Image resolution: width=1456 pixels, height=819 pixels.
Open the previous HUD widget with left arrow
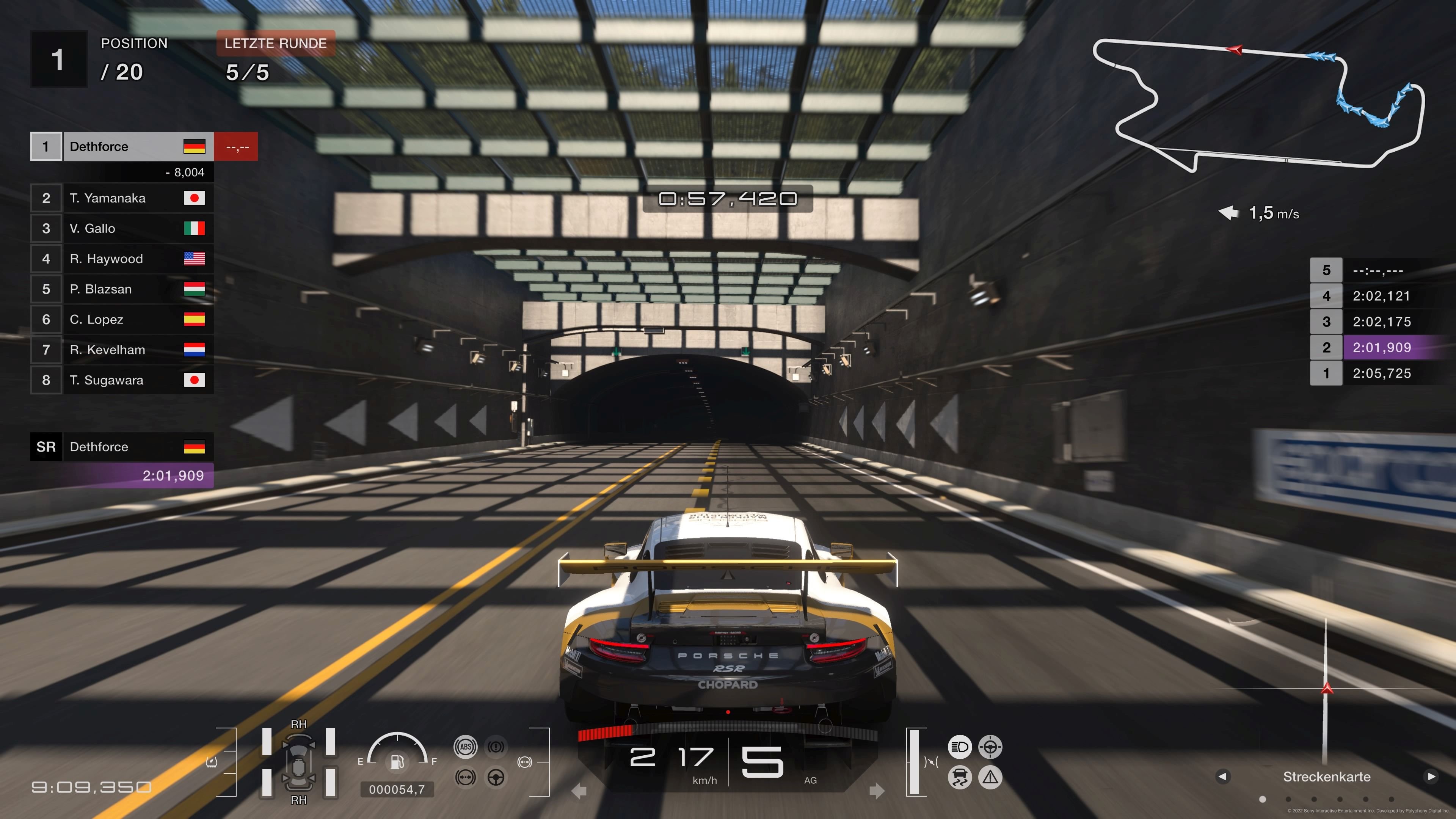coord(1223,777)
